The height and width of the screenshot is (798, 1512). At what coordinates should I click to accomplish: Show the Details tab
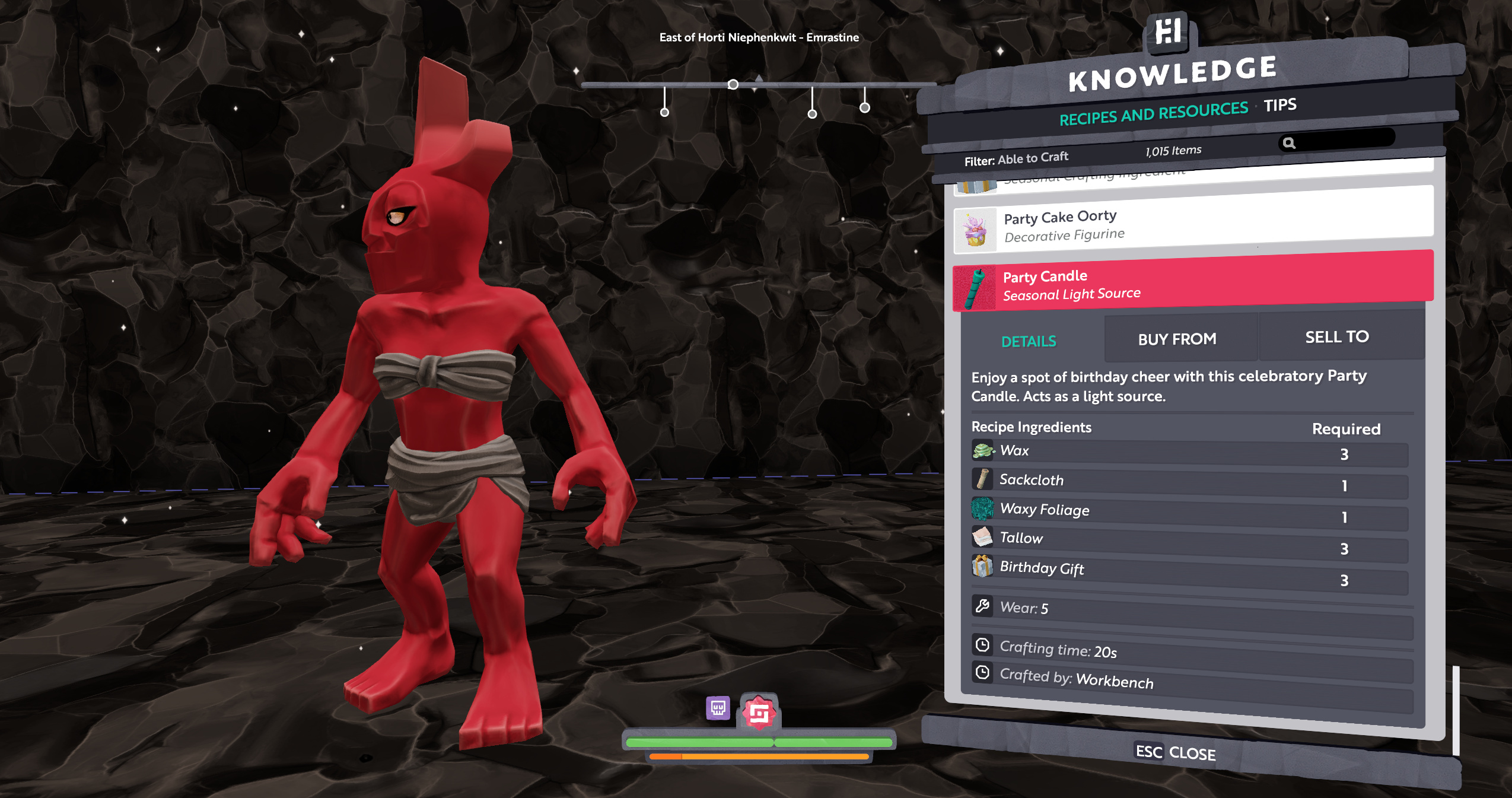click(1029, 341)
